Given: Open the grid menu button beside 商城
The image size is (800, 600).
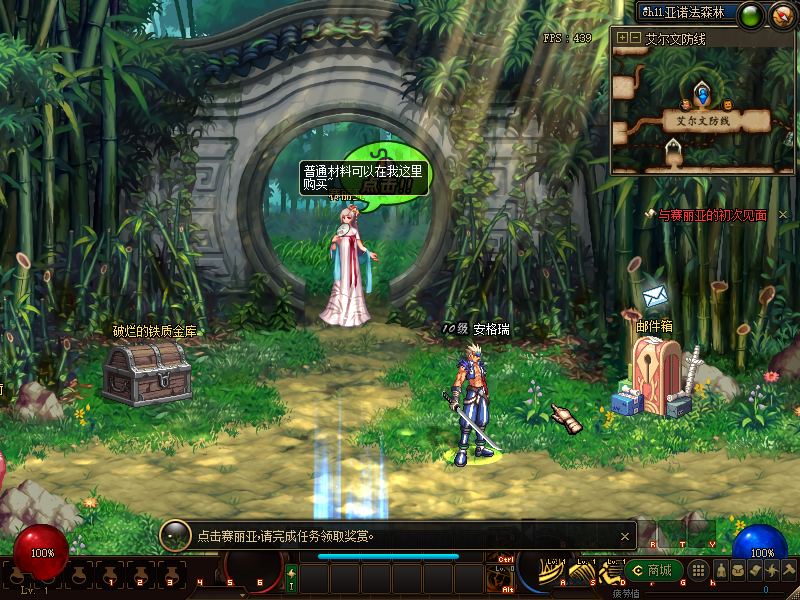Looking at the screenshot, I should tap(699, 570).
